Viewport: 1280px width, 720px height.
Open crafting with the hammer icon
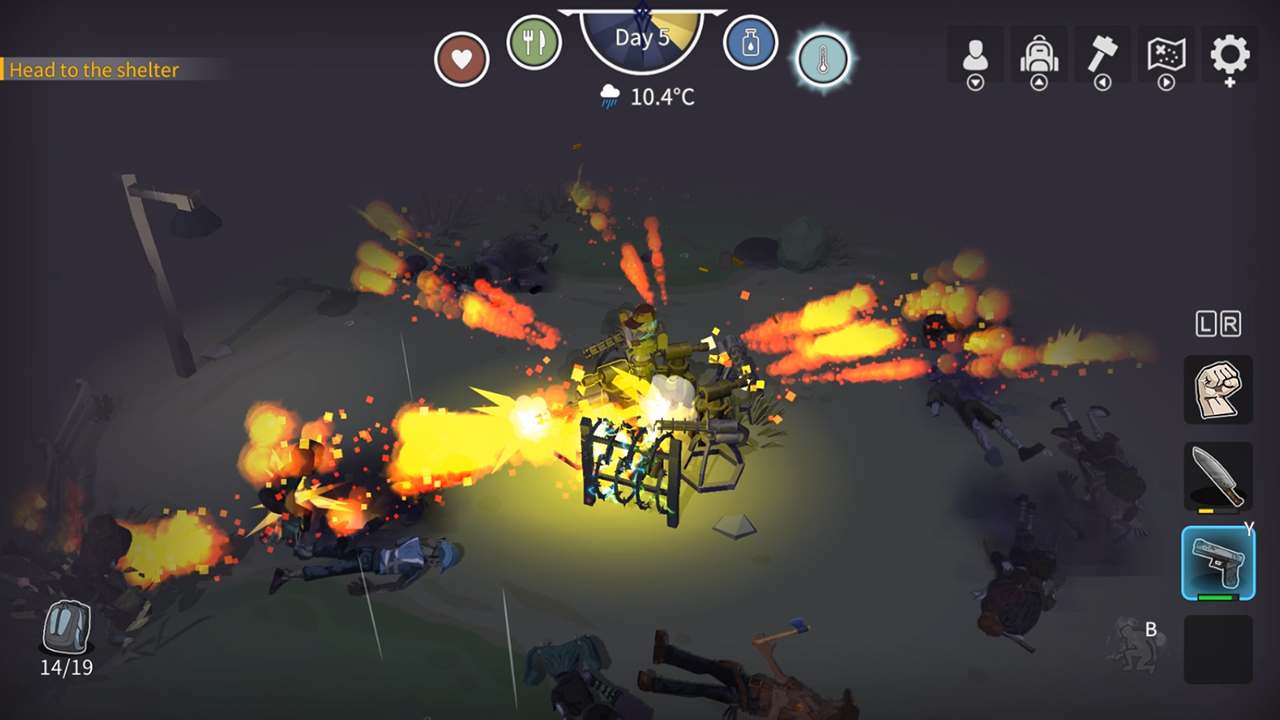click(x=1103, y=55)
